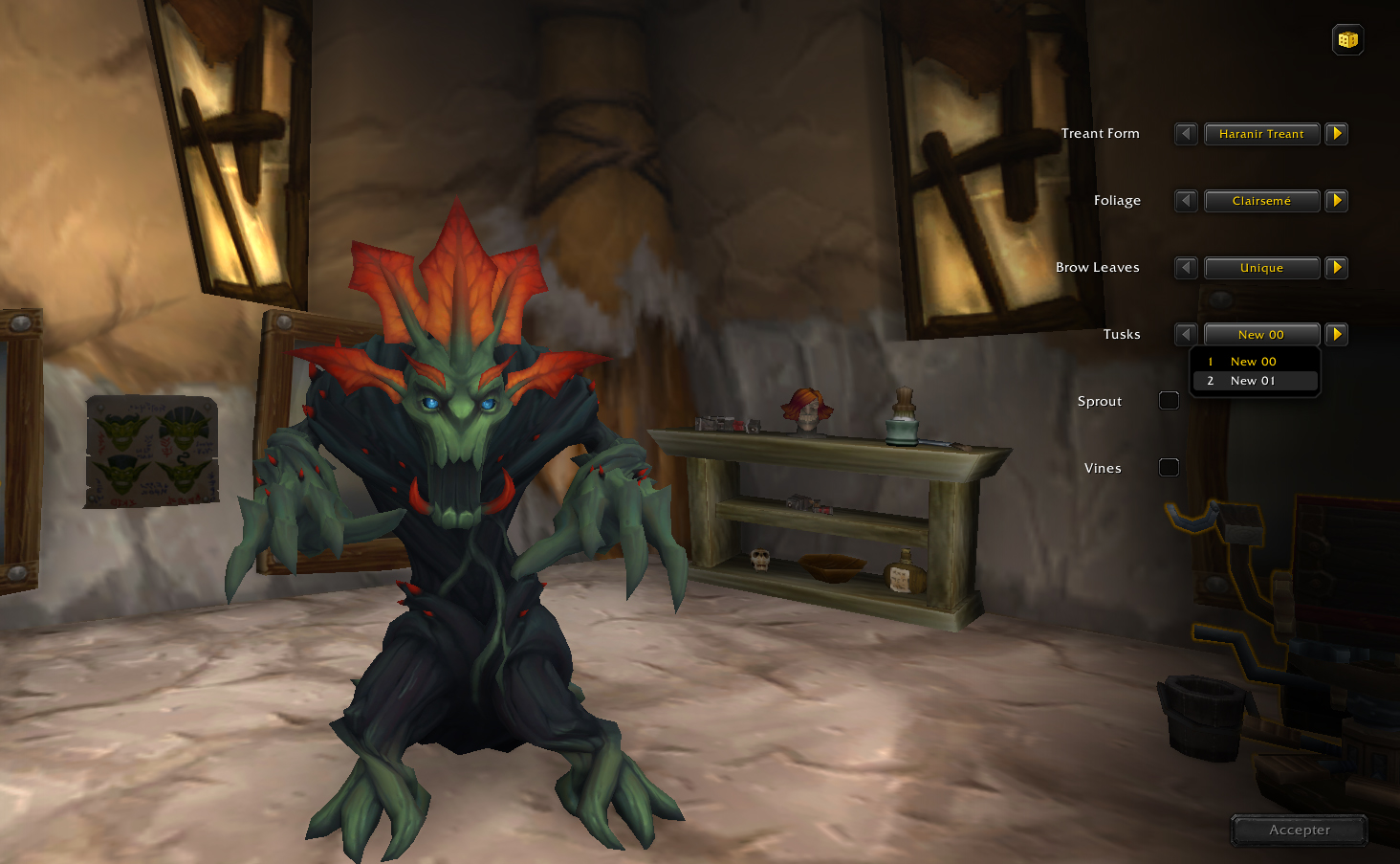Toggle the Sprout checkbox
This screenshot has height=864, width=1400.
[1169, 401]
